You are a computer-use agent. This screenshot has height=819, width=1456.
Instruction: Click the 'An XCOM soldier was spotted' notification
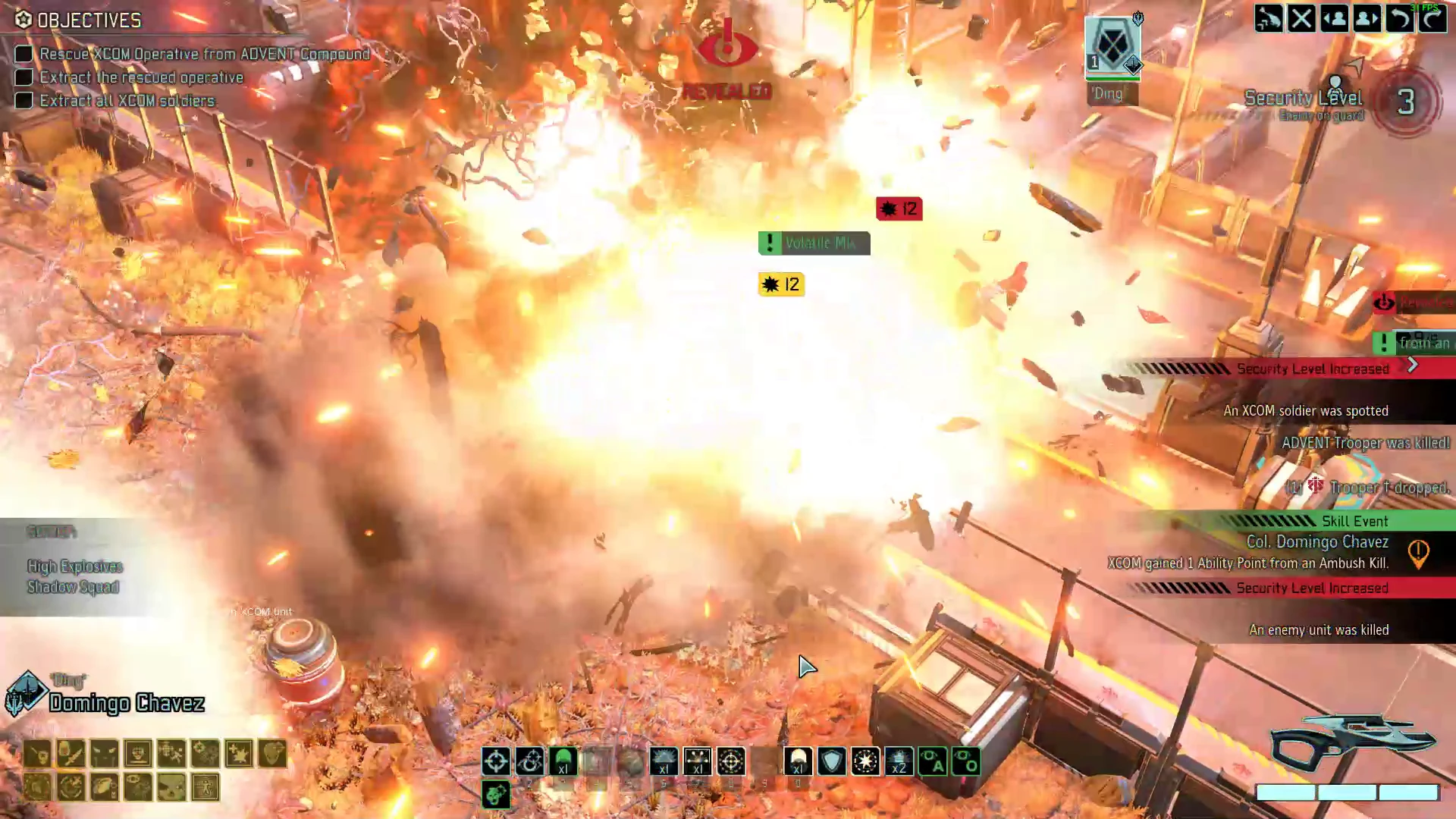(x=1306, y=410)
